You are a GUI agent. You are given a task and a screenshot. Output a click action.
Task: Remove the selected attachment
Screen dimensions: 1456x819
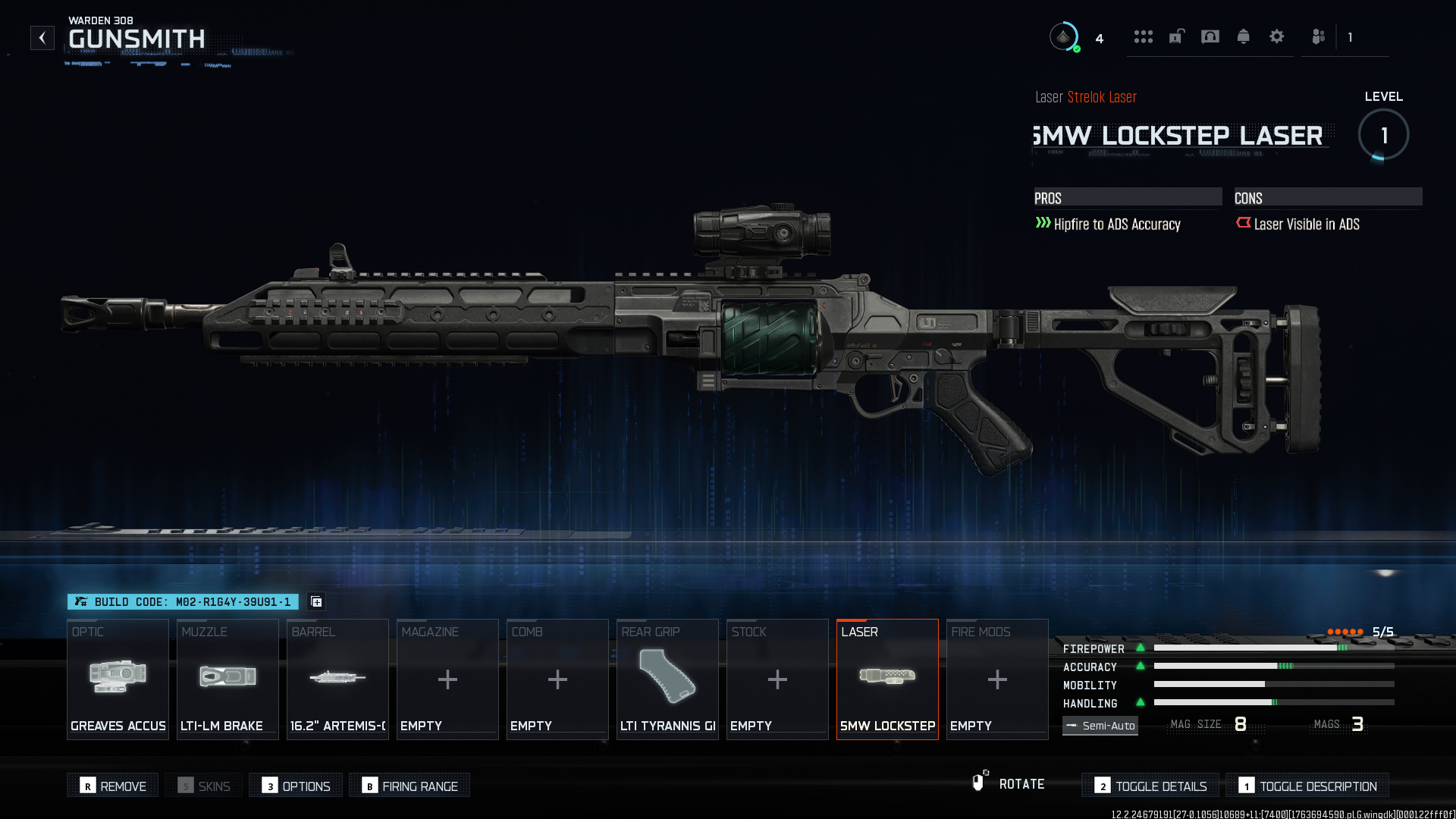113,786
